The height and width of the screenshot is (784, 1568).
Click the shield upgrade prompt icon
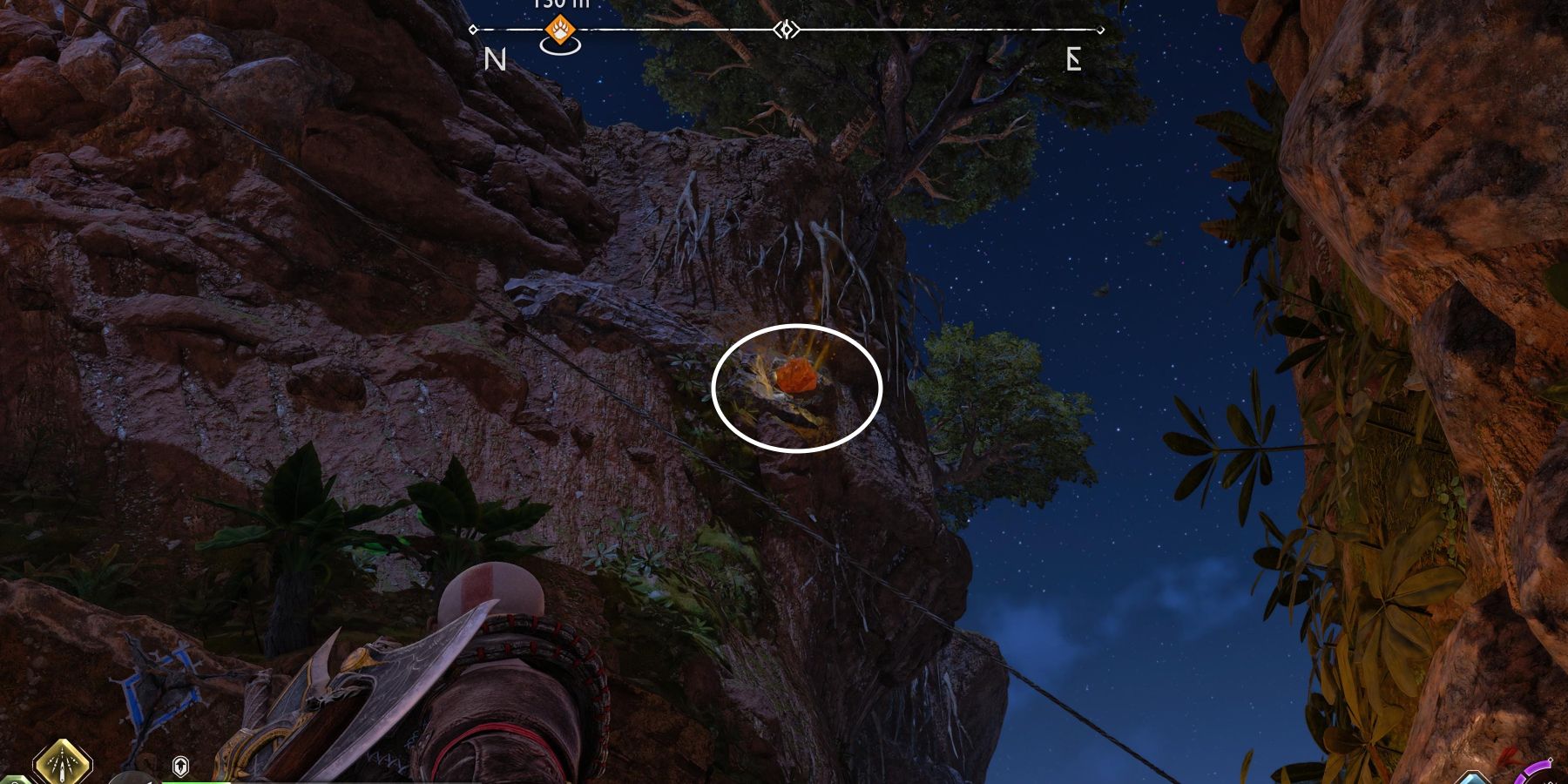click(180, 766)
